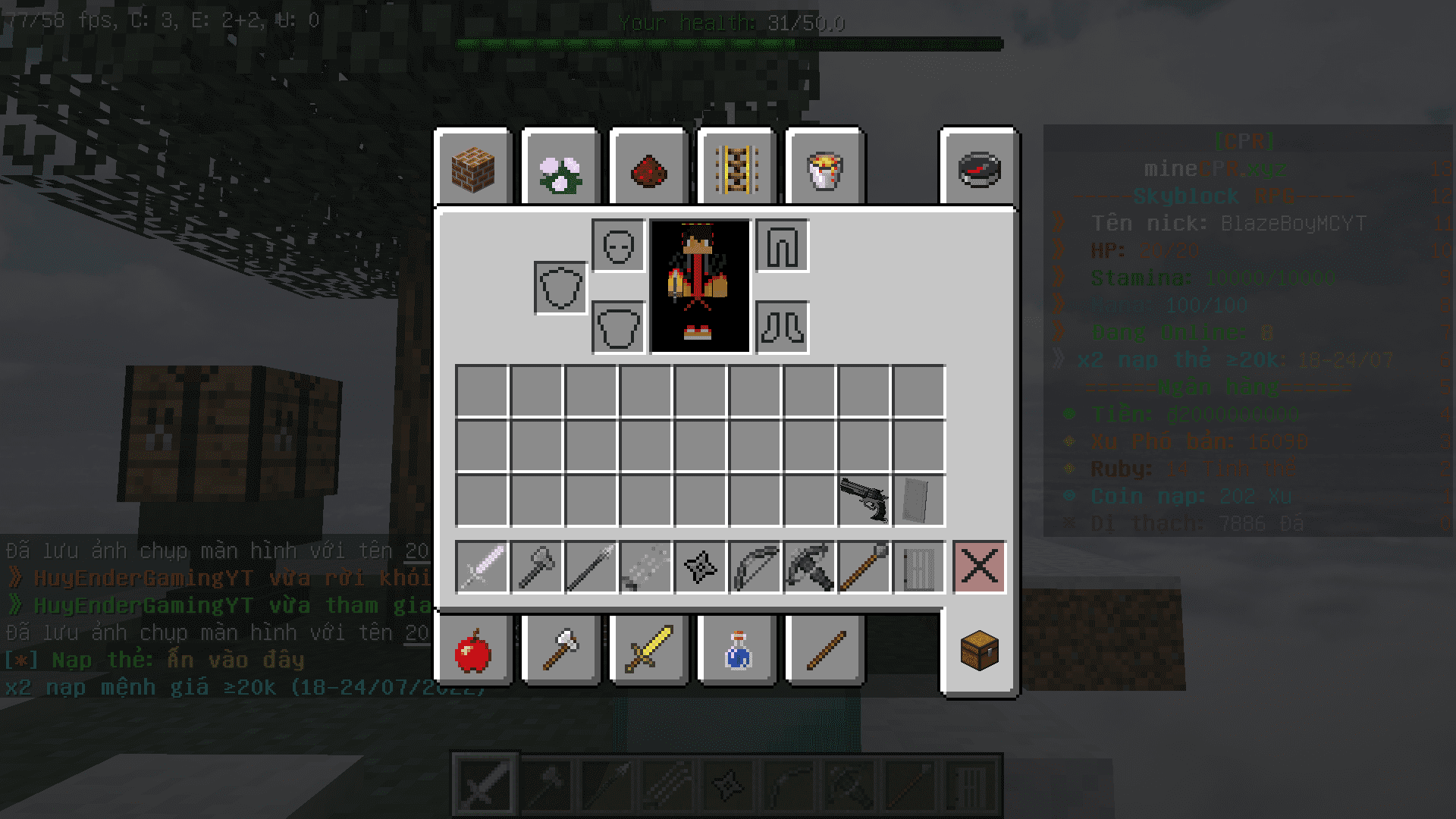Select the white sword in the hotbar row
Image resolution: width=1456 pixels, height=819 pixels.
482,566
